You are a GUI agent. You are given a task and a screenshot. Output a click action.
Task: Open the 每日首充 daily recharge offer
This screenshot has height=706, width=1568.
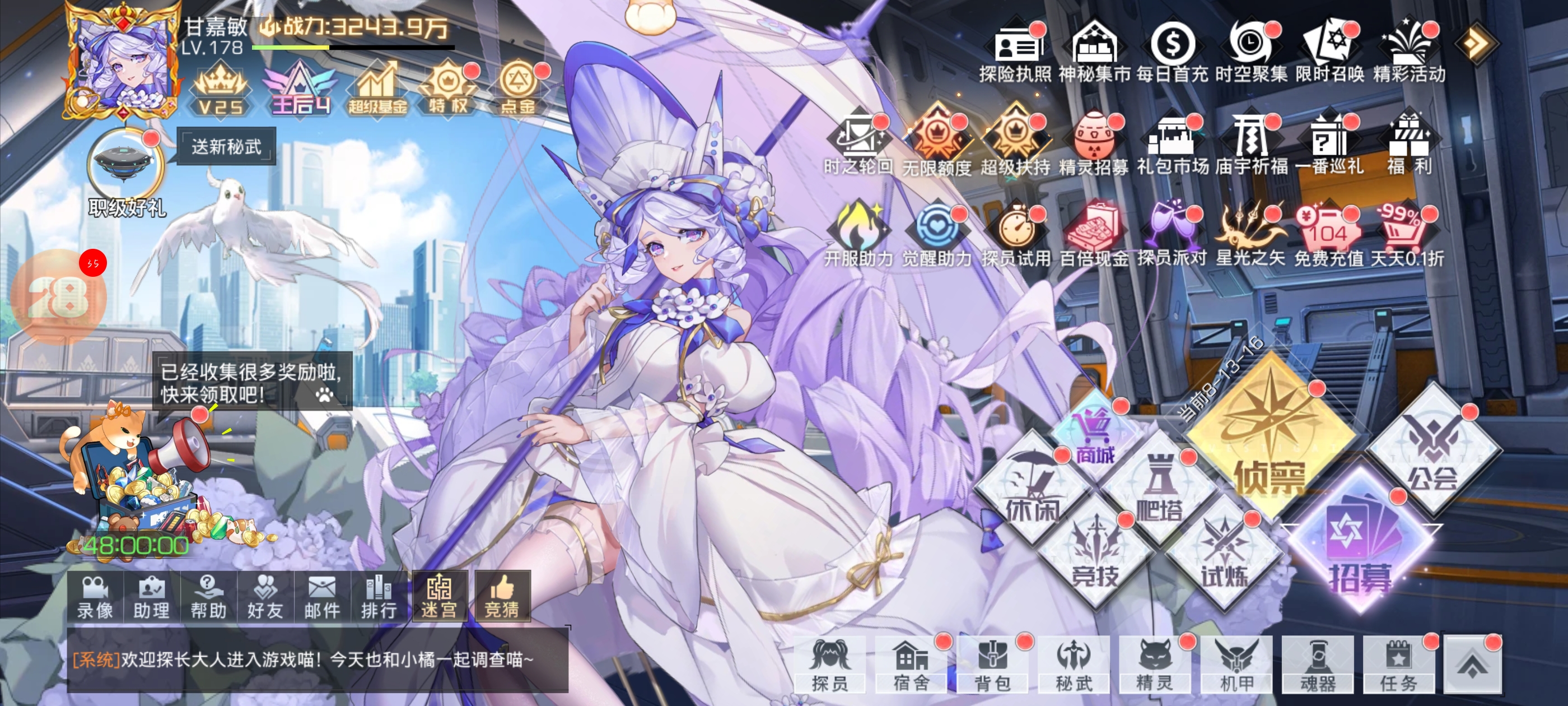1172,52
